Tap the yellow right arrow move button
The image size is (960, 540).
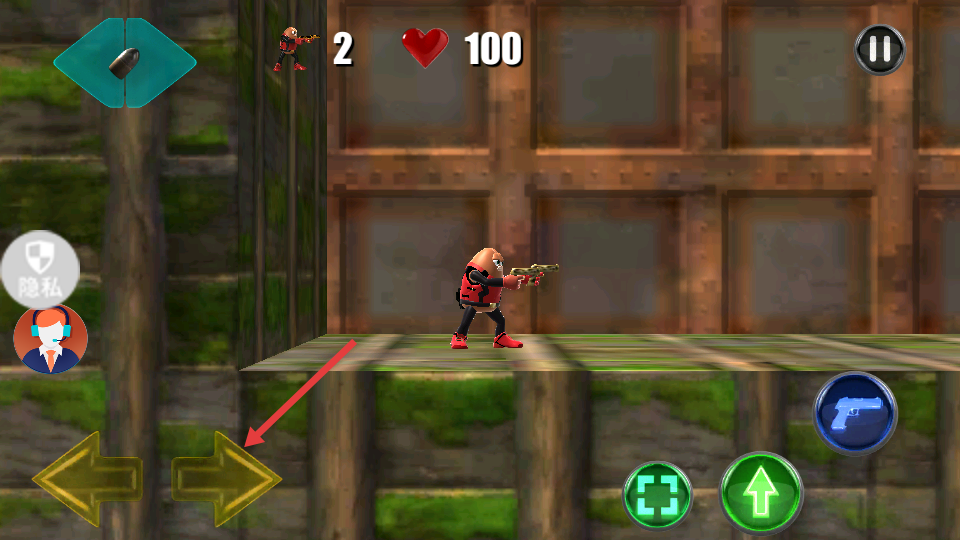[226, 478]
